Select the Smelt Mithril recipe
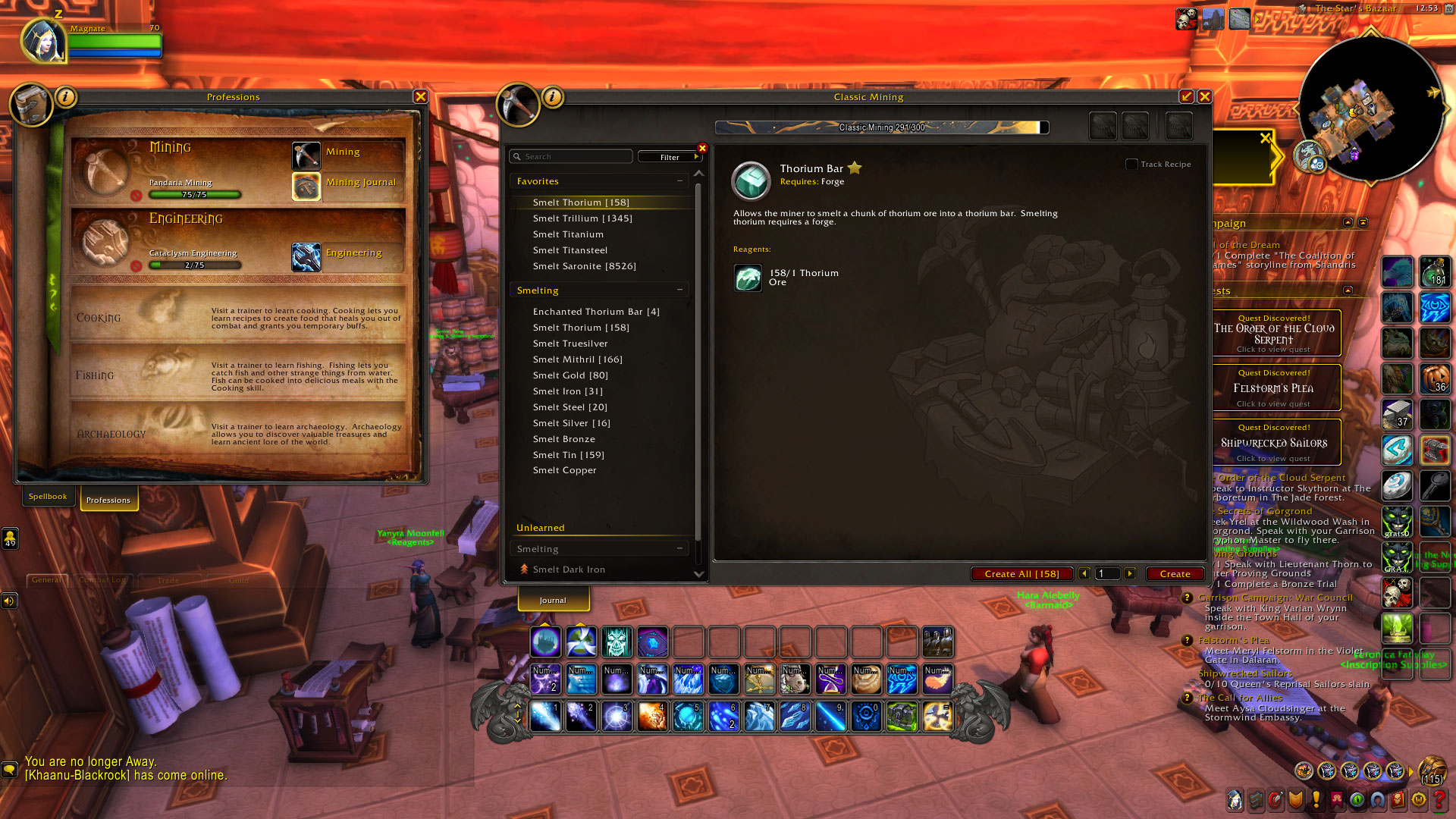1456x819 pixels. (x=577, y=359)
